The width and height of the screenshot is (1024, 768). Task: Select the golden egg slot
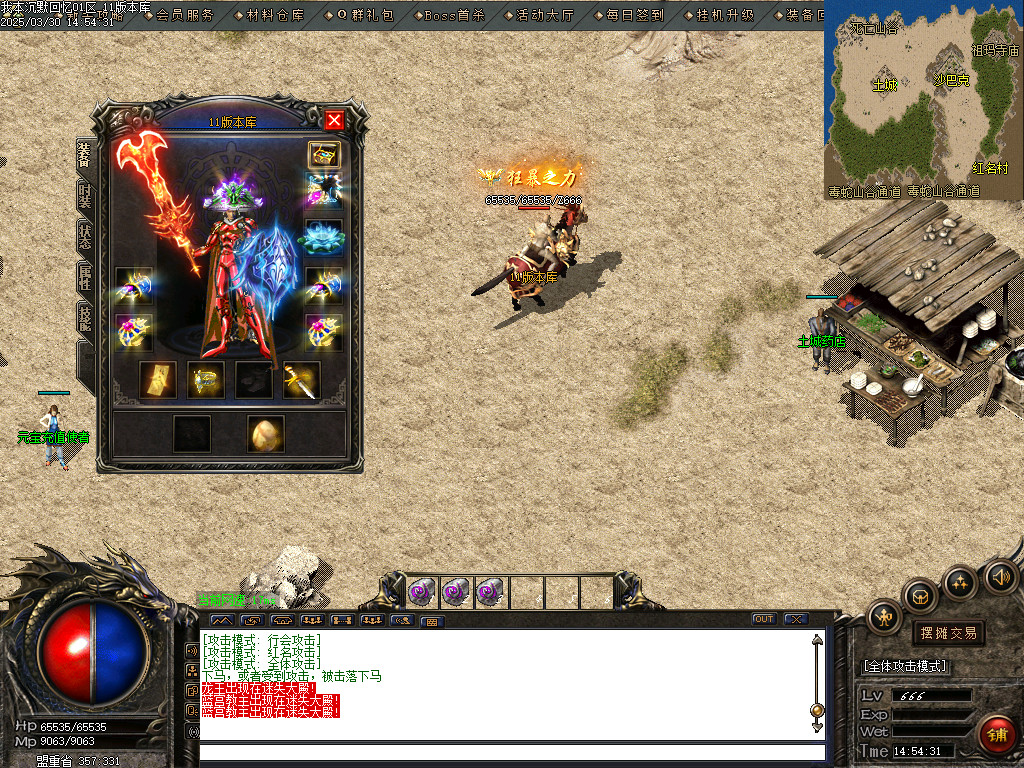click(x=266, y=433)
